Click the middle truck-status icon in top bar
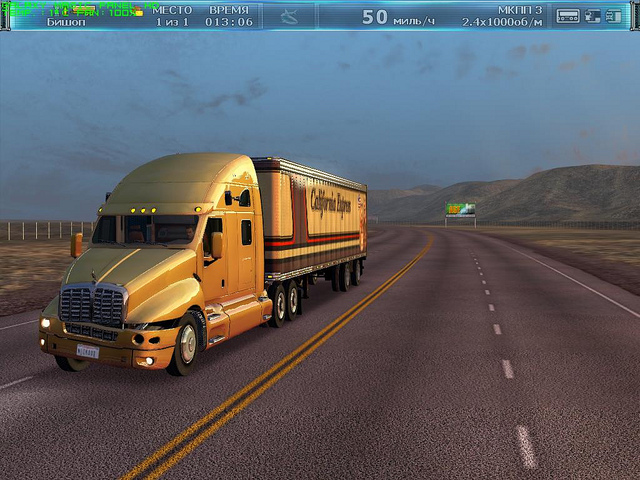Screen dimensions: 640x480 tap(593, 16)
